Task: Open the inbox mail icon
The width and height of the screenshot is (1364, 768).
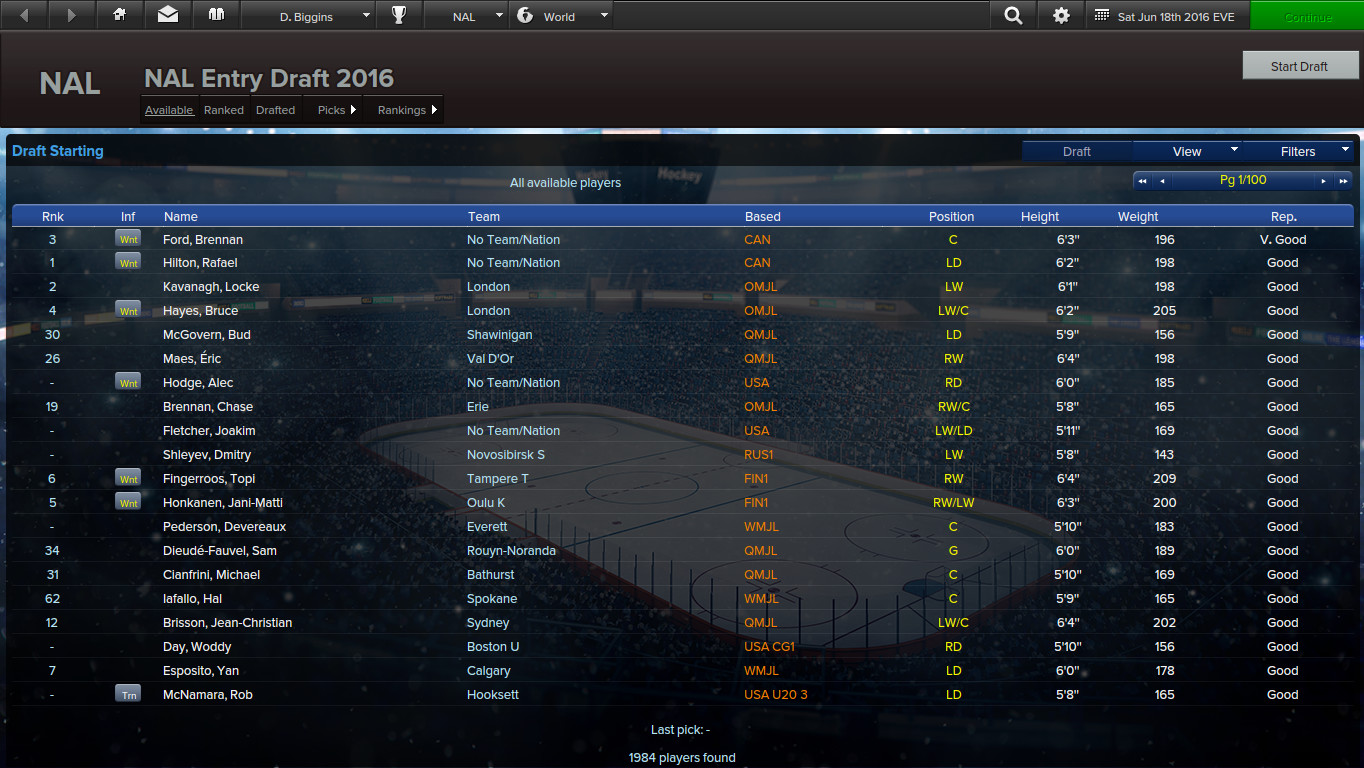Action: point(167,15)
